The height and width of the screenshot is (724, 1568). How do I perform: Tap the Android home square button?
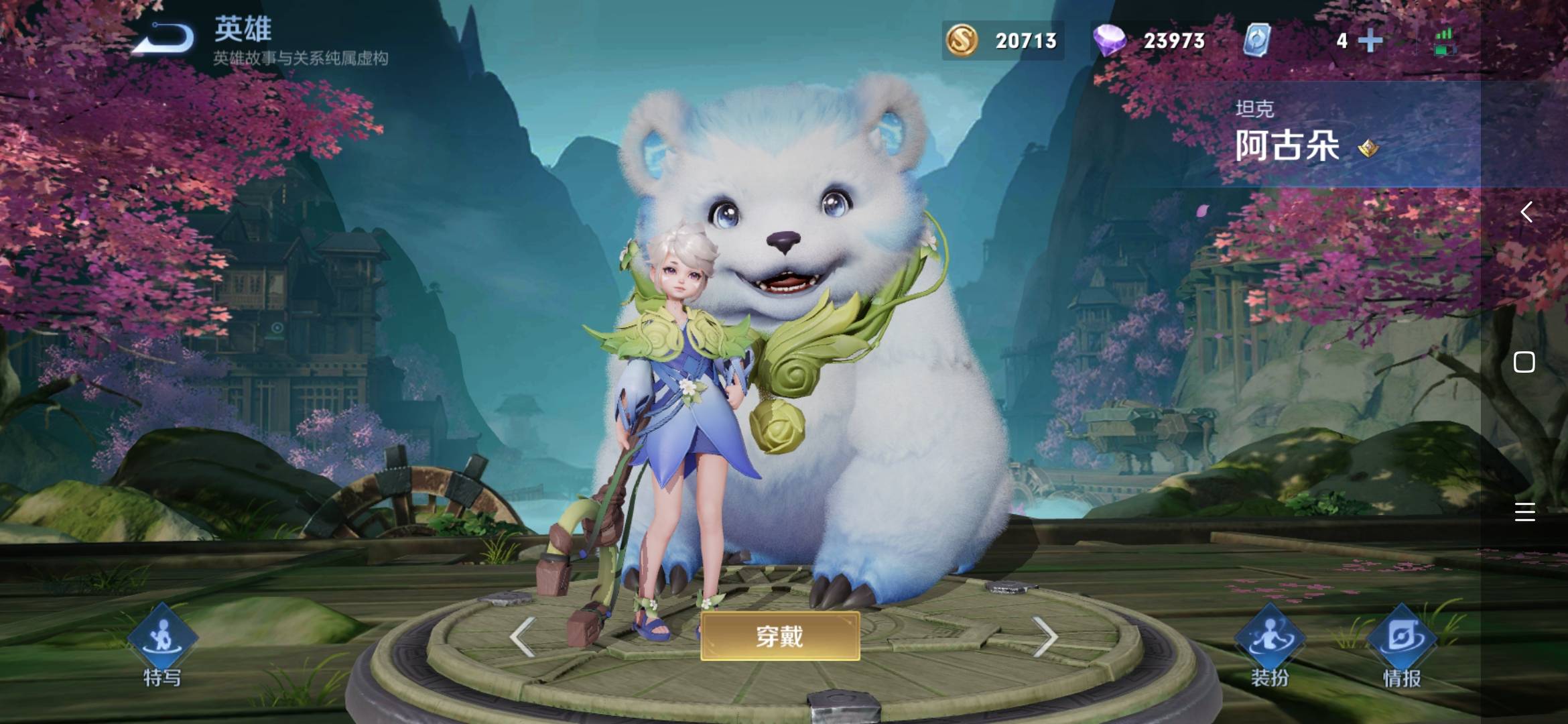click(x=1524, y=362)
